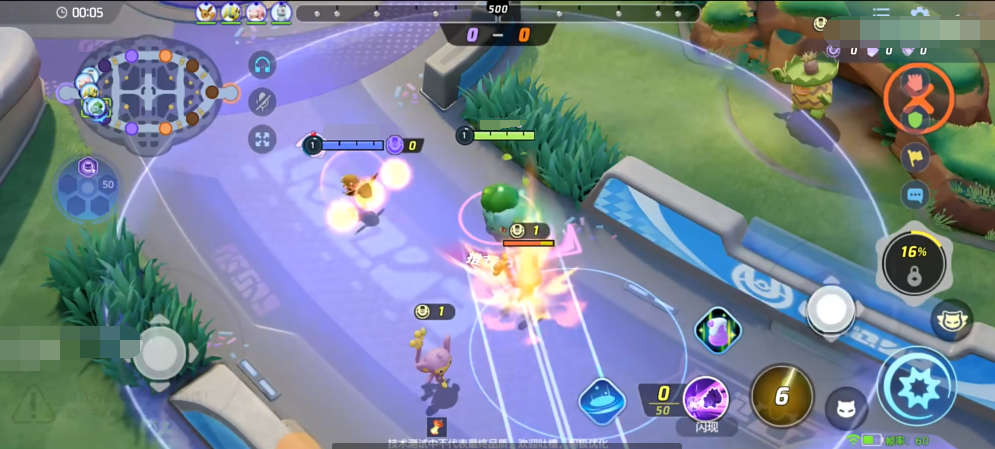Open the scoreboard list icon

tap(881, 14)
